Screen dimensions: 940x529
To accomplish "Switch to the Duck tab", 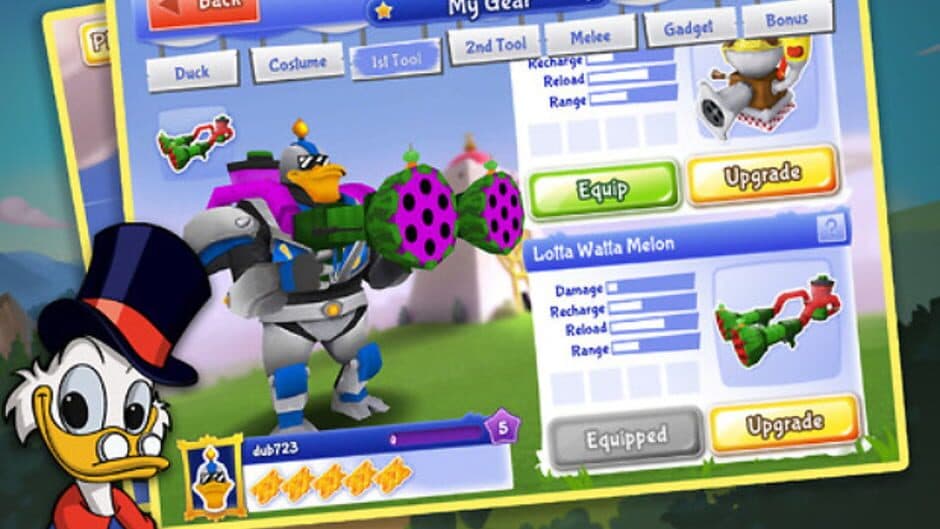I will (x=192, y=71).
